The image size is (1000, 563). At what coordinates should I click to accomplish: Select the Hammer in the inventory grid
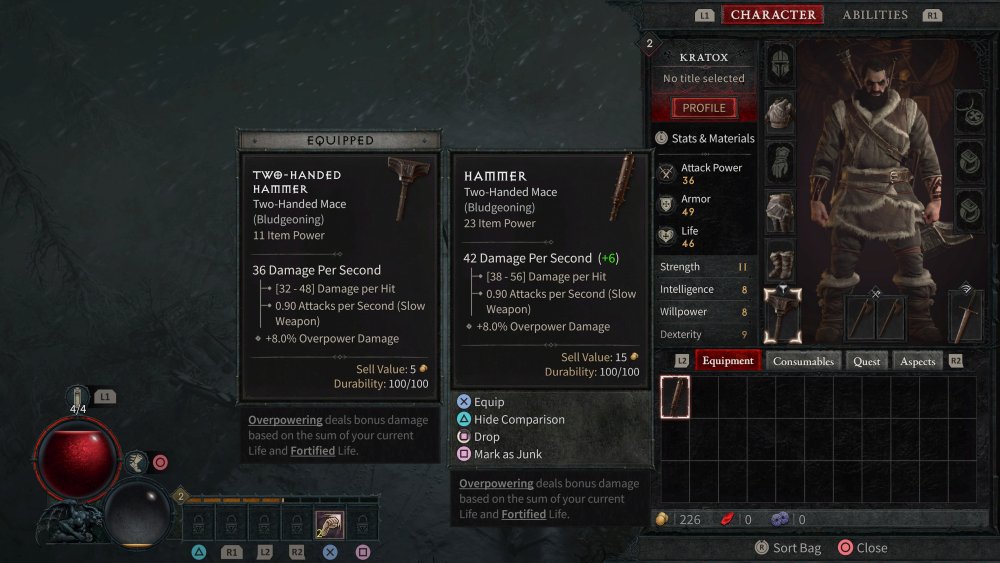[x=675, y=397]
